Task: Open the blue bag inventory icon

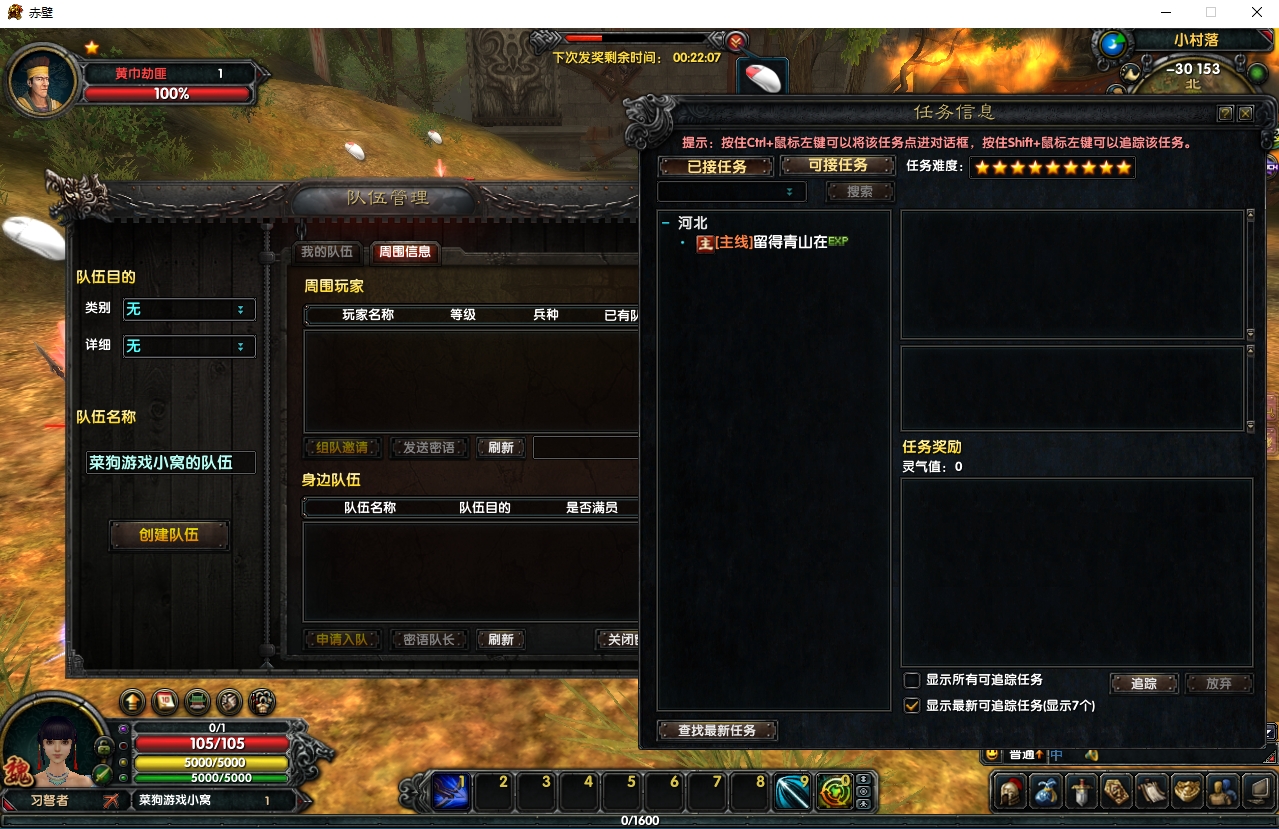Action: click(x=1046, y=792)
